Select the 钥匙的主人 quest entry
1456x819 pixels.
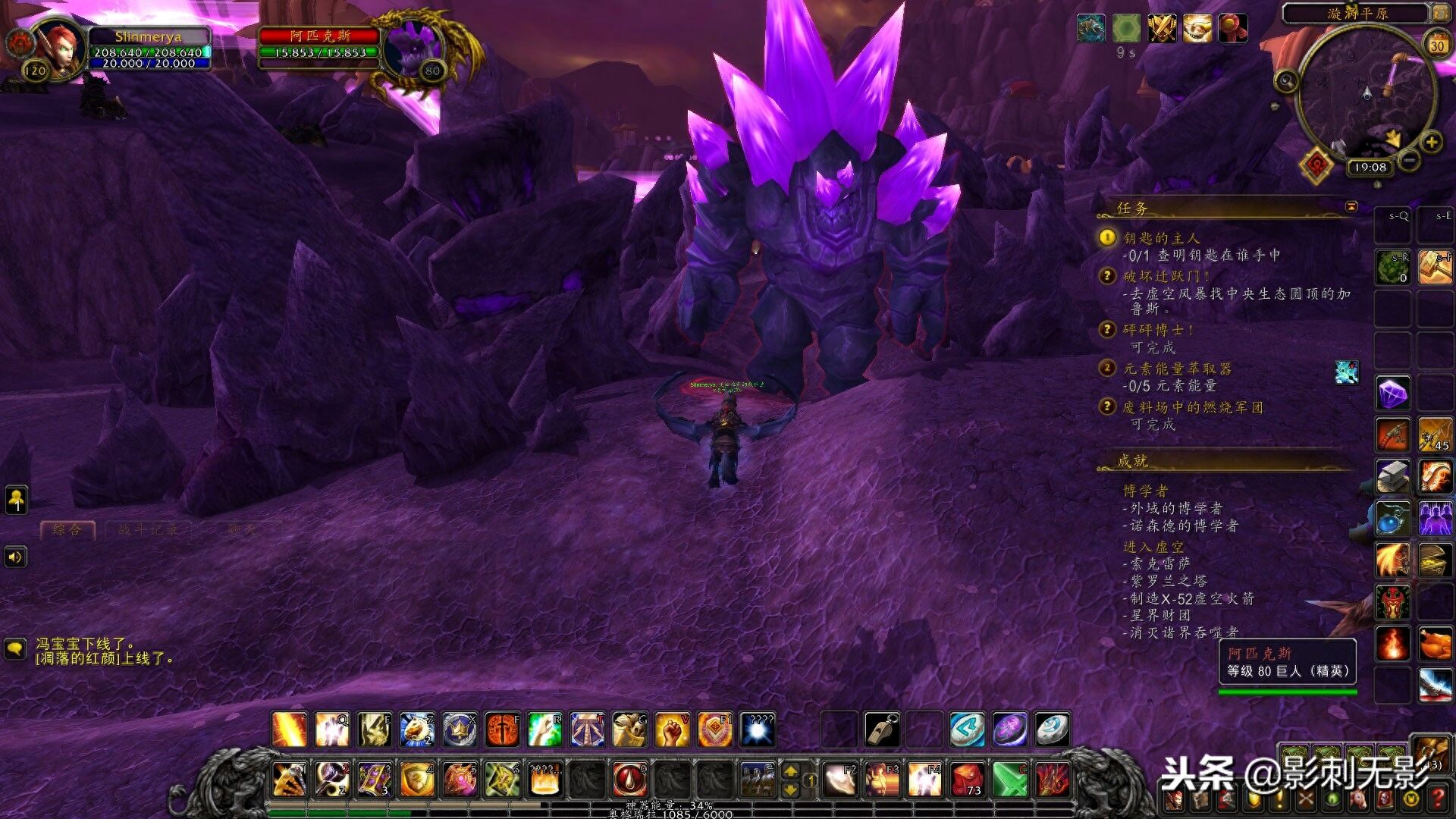point(1160,238)
